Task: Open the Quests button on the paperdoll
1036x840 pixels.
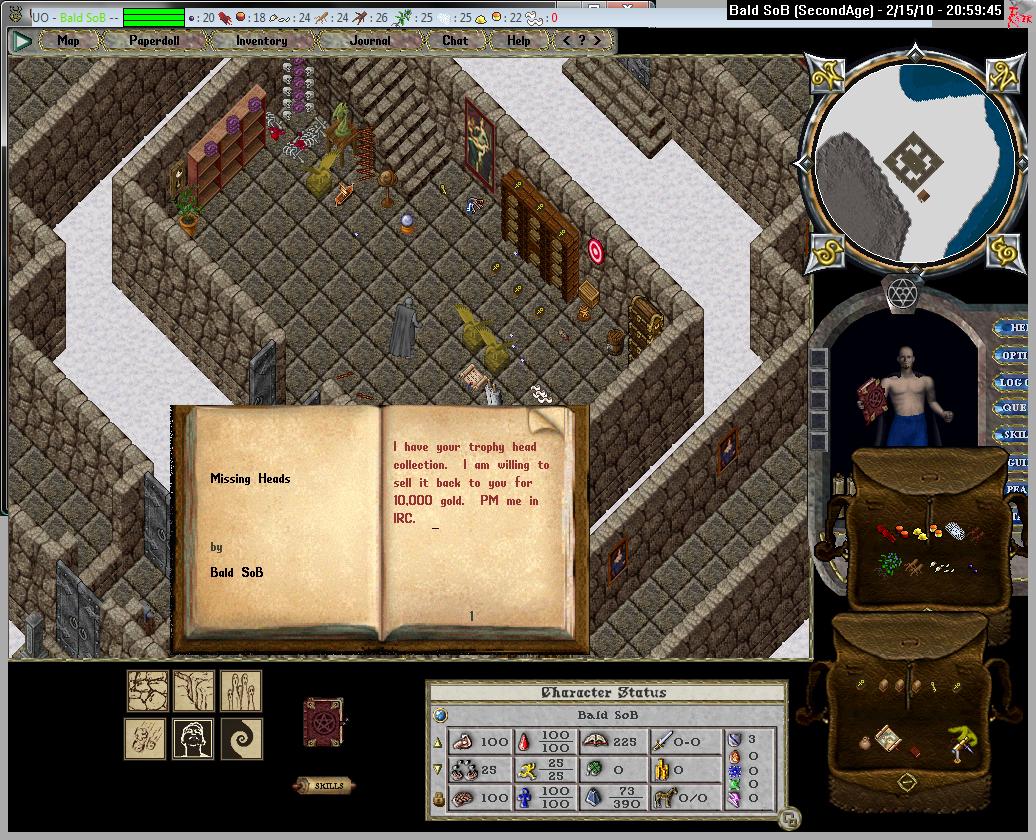Action: point(1013,408)
